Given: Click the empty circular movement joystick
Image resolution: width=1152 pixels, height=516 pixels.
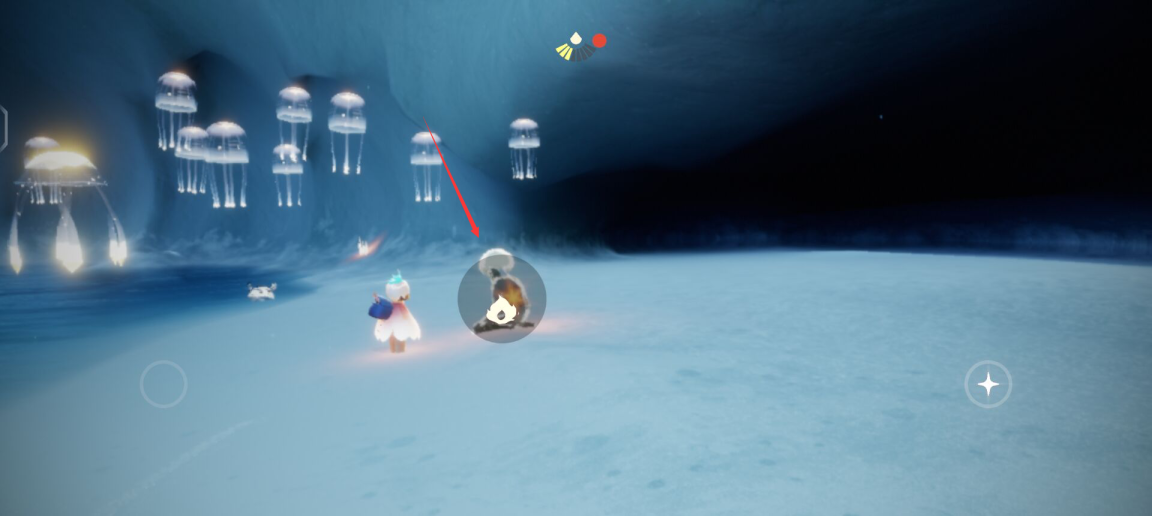Looking at the screenshot, I should (164, 384).
